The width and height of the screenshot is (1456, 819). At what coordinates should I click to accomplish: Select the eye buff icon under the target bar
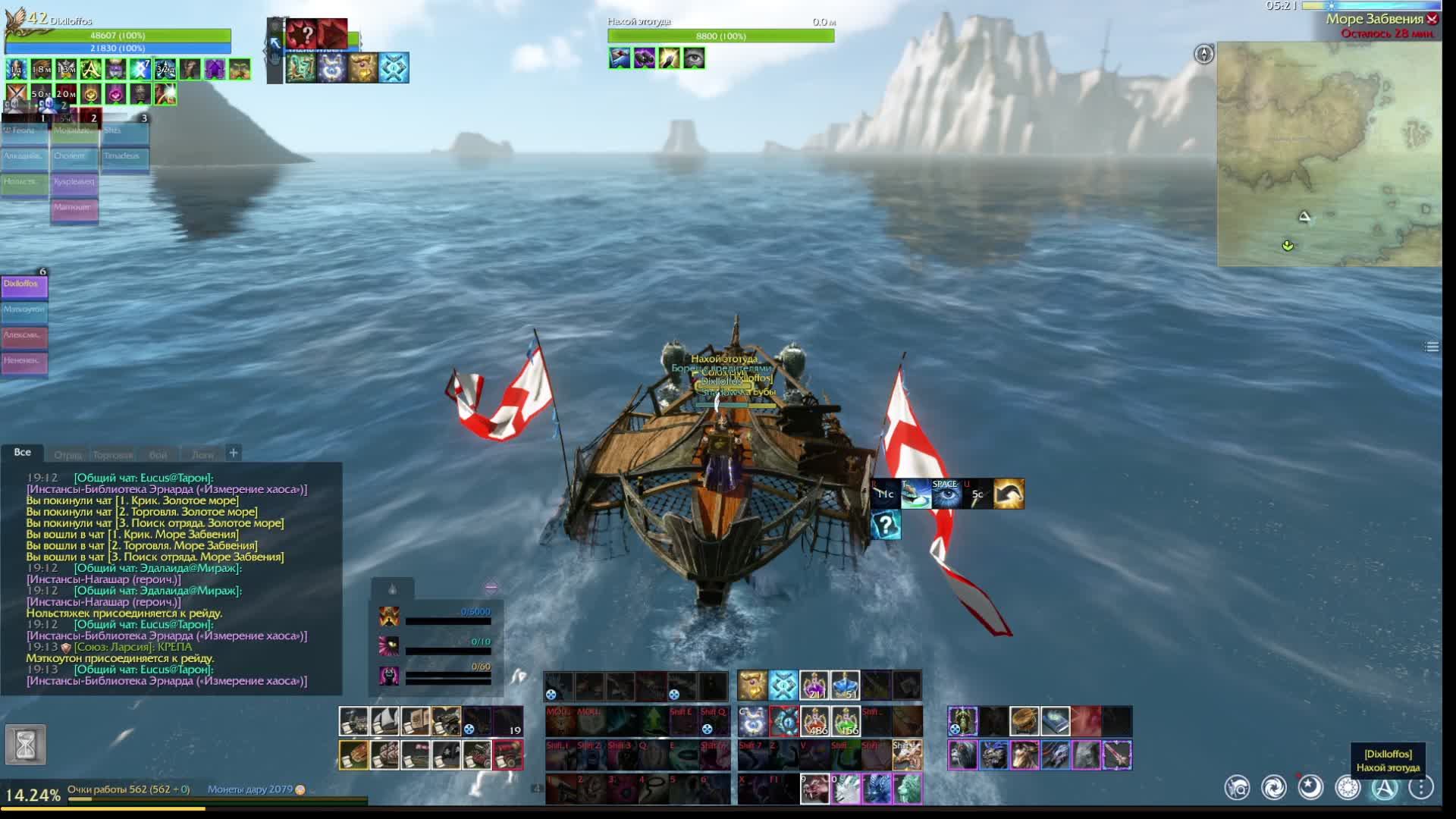point(694,58)
